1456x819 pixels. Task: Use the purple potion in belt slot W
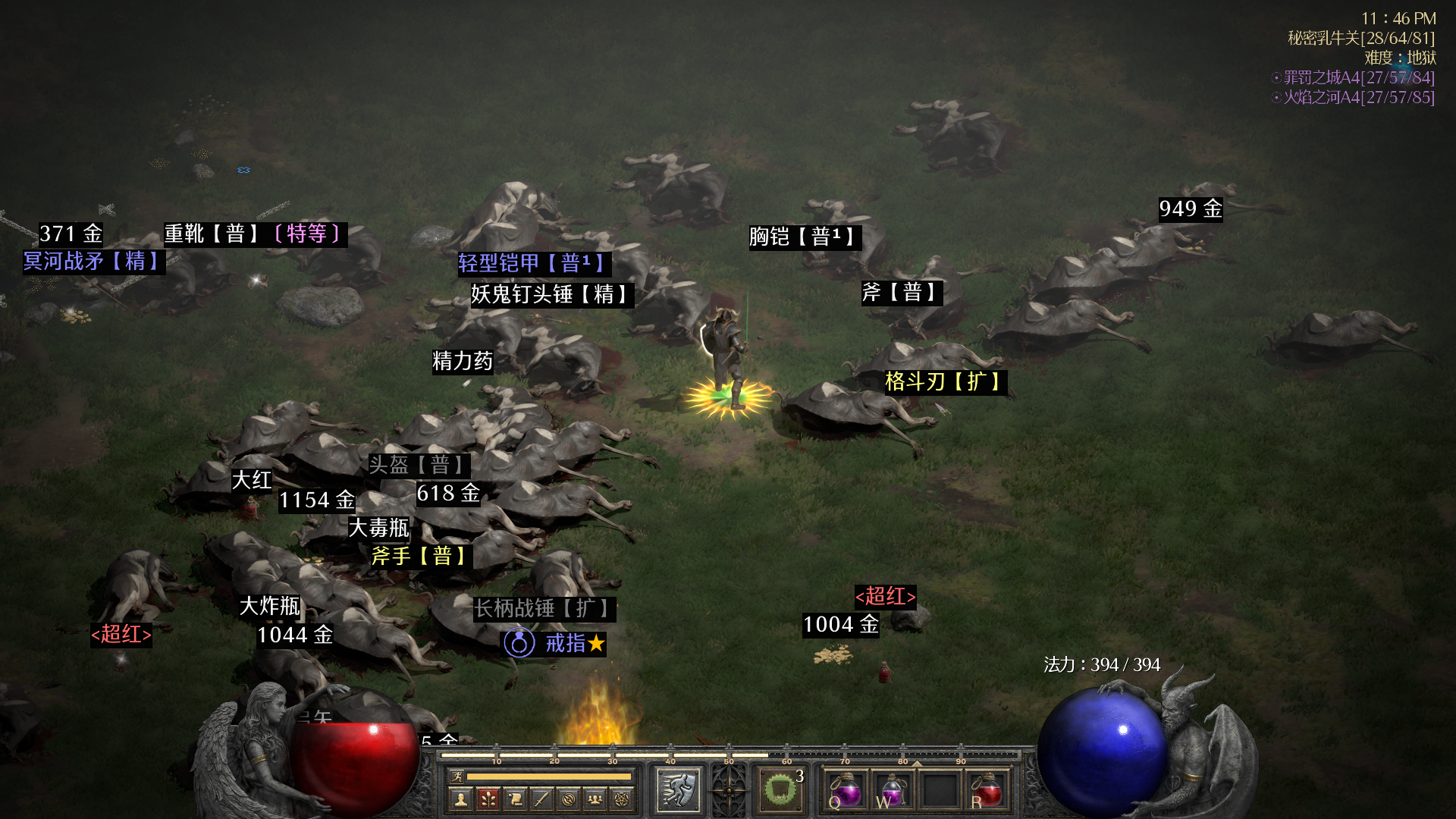point(893,791)
